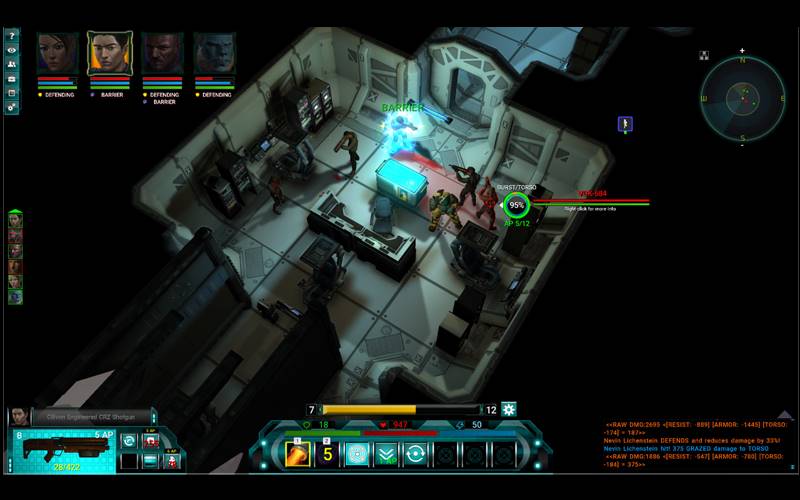Viewport: 800px width, 500px height.
Task: Expand the combat log triangle arrow
Action: 785,414
